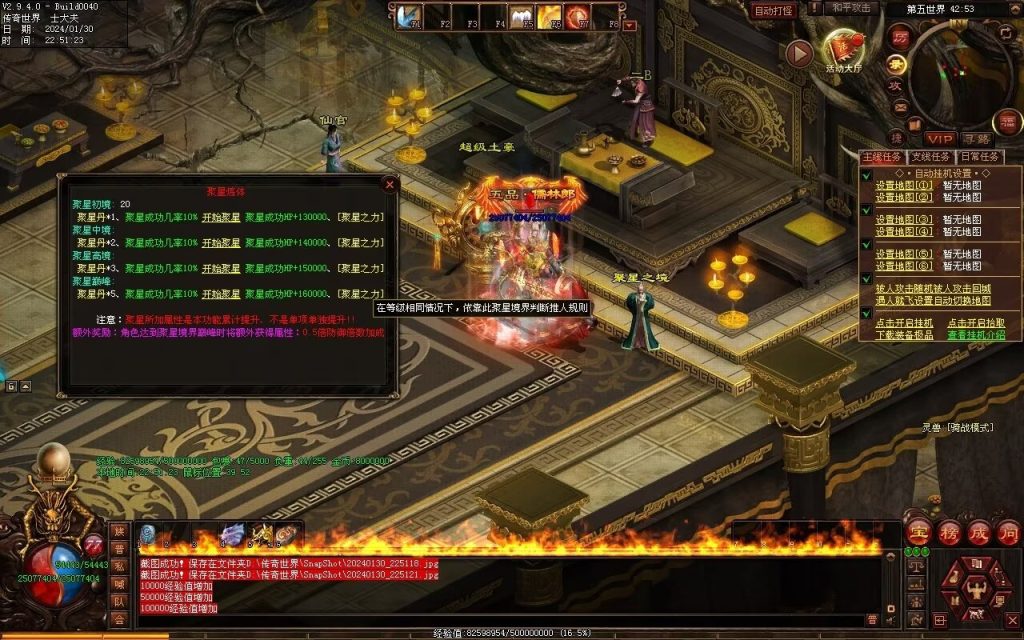Activate the F7 red swirl skill
This screenshot has height=640, width=1024.
(x=576, y=17)
